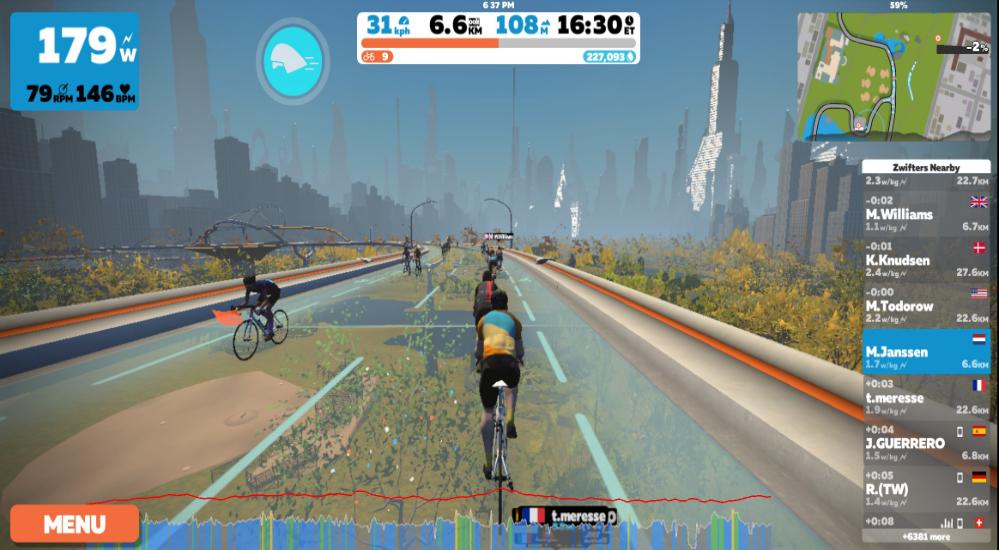Click the minimap in the corner
This screenshot has width=999, height=550.
tap(892, 76)
